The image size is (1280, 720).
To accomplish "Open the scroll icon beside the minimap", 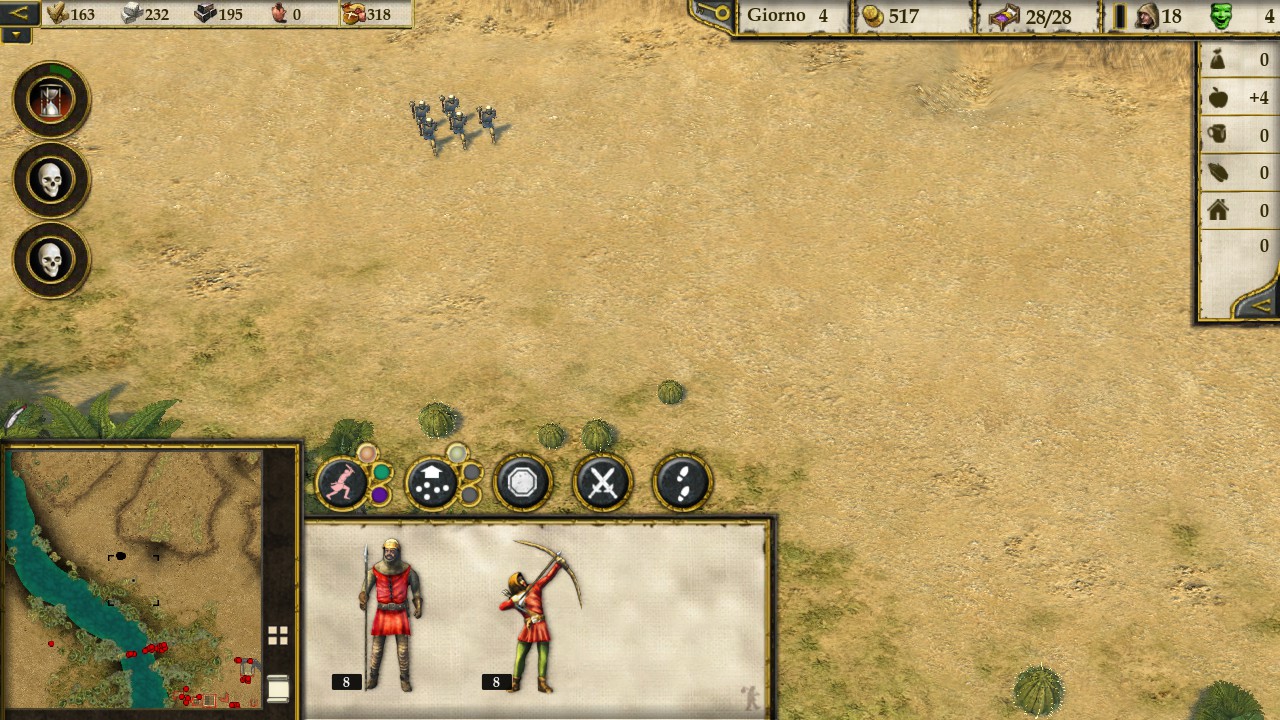I will coord(278,688).
